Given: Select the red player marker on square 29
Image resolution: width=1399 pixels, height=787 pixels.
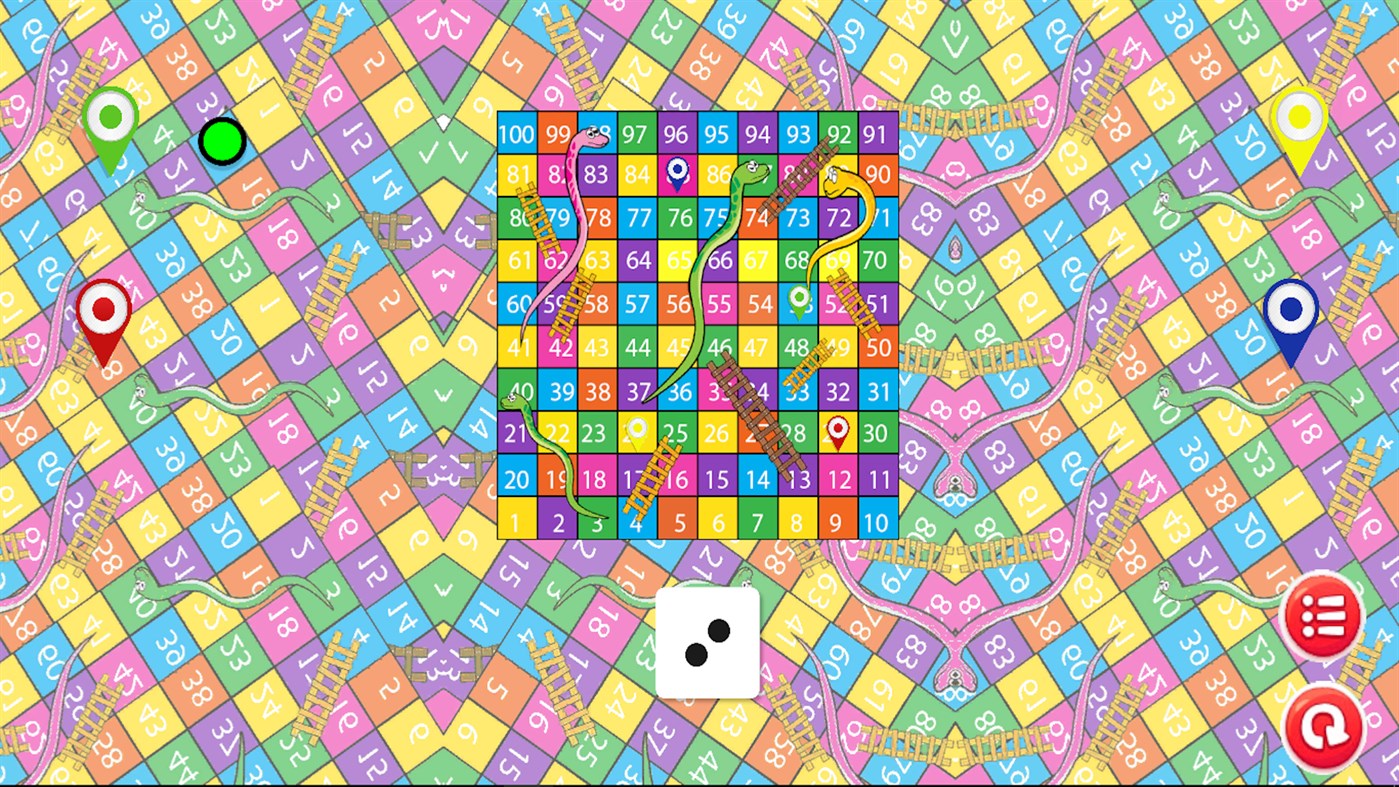Looking at the screenshot, I should point(838,429).
